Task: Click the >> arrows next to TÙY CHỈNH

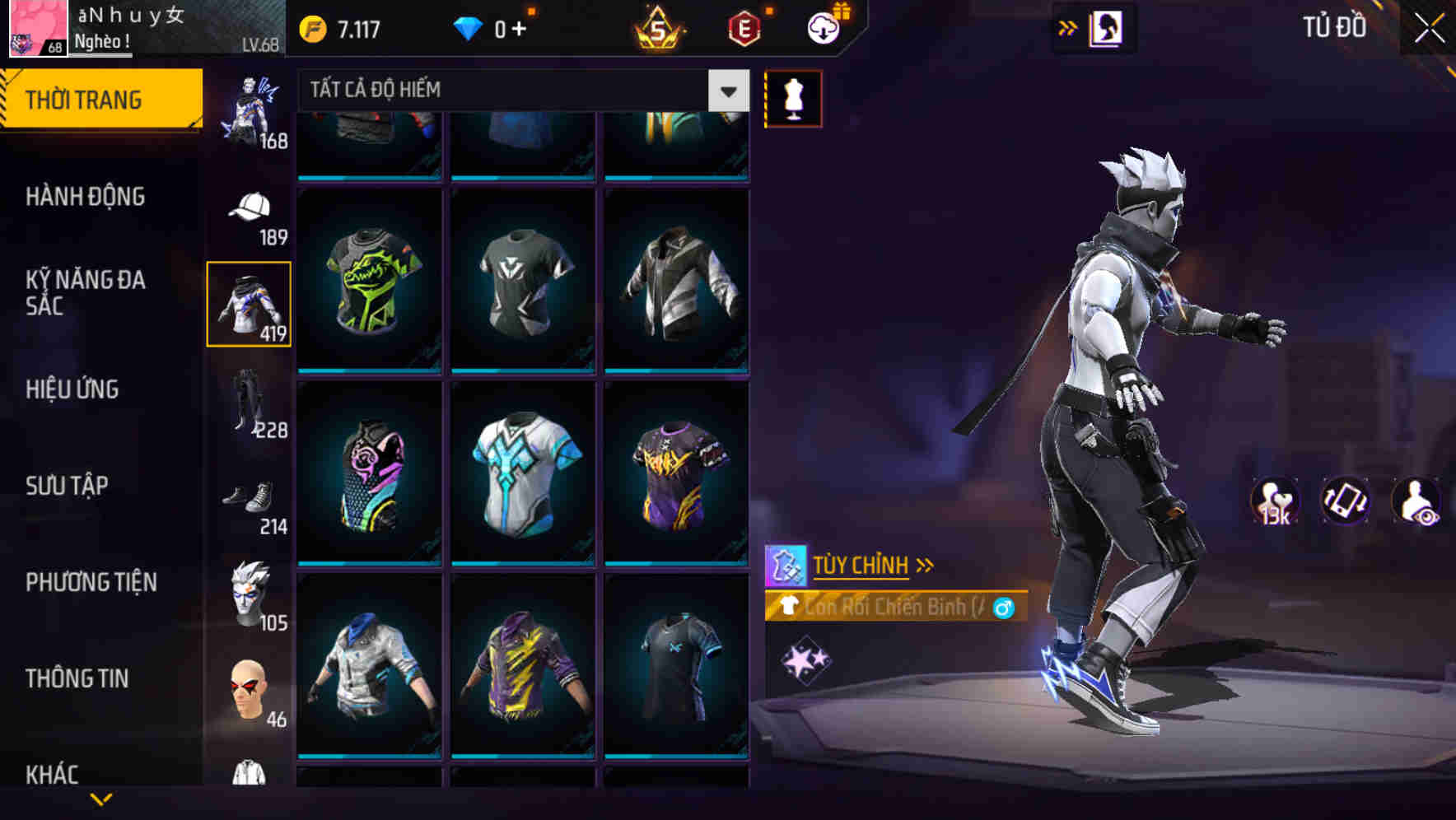Action: coord(924,564)
